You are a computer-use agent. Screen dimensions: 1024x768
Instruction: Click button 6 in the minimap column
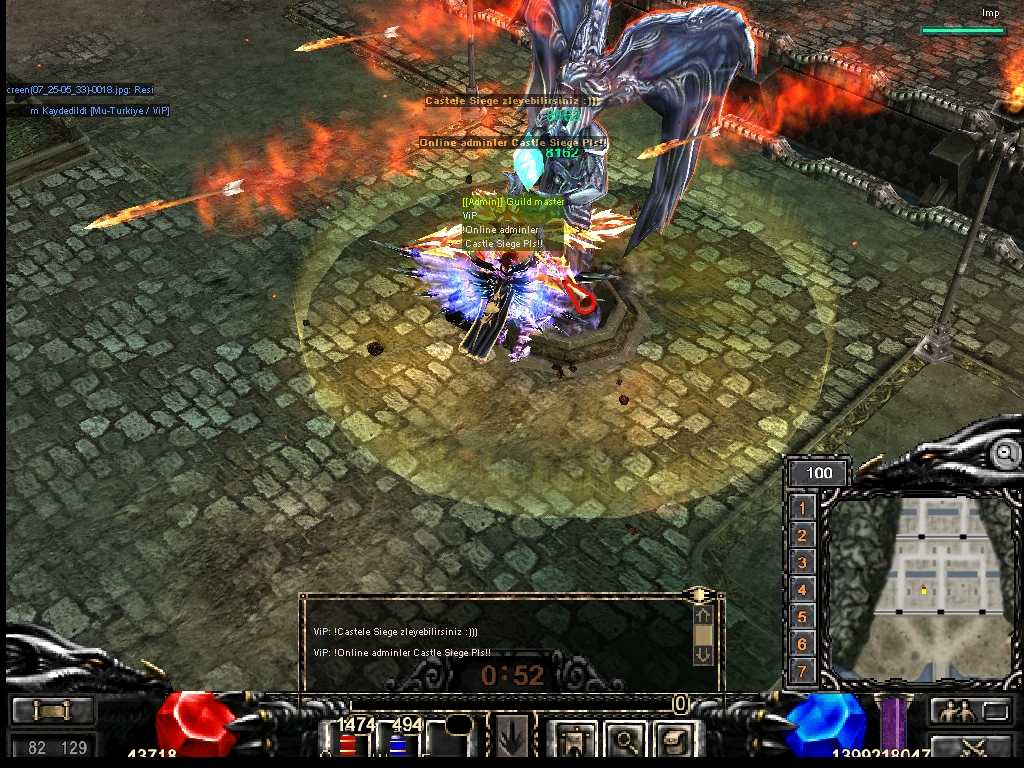pyautogui.click(x=802, y=643)
